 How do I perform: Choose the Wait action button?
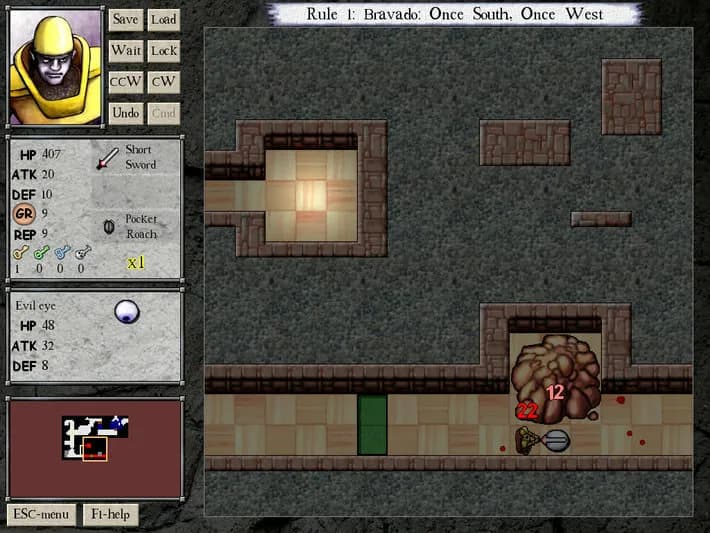tap(125, 50)
